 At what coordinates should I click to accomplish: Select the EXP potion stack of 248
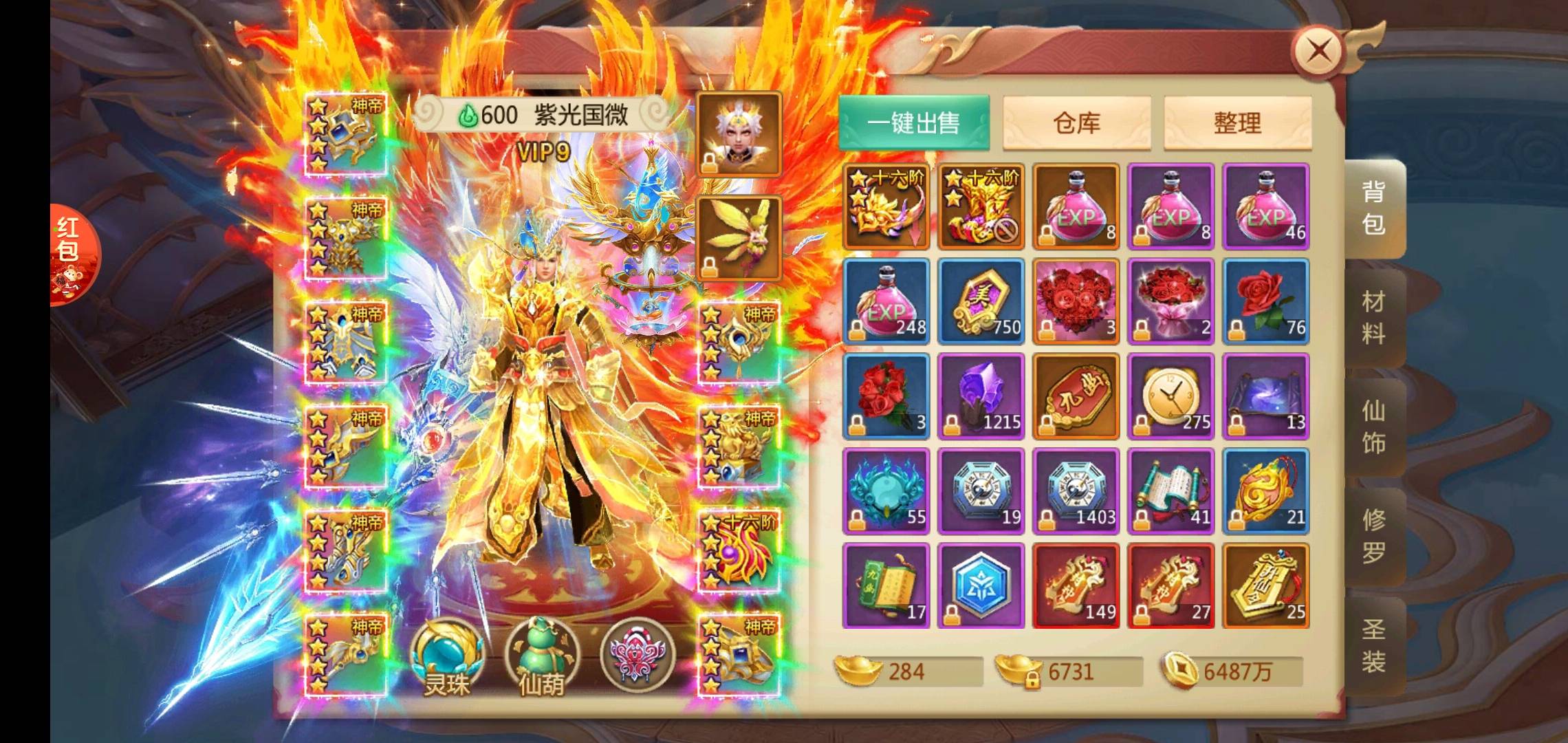[886, 301]
